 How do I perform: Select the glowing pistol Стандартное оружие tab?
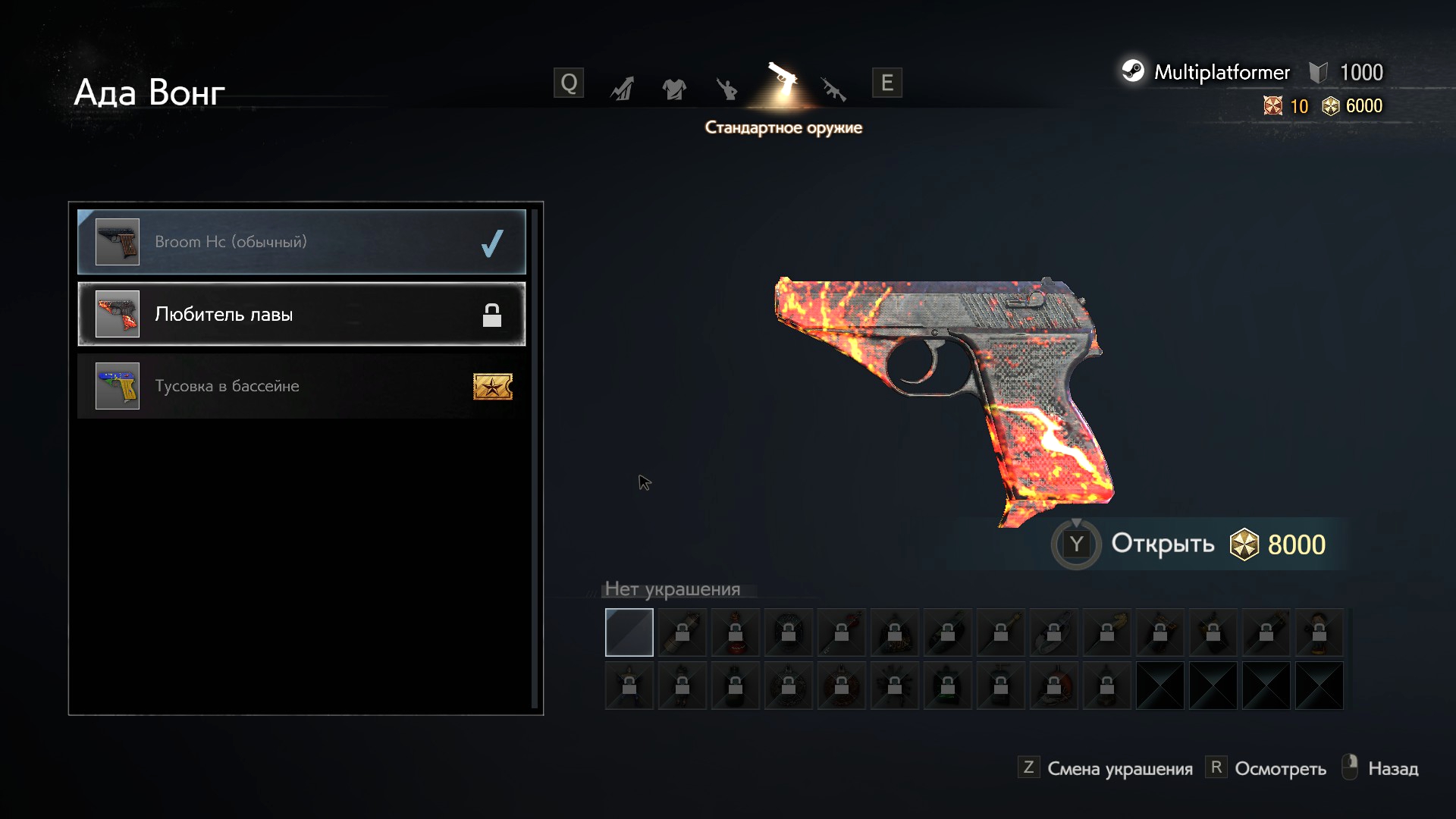(x=783, y=83)
